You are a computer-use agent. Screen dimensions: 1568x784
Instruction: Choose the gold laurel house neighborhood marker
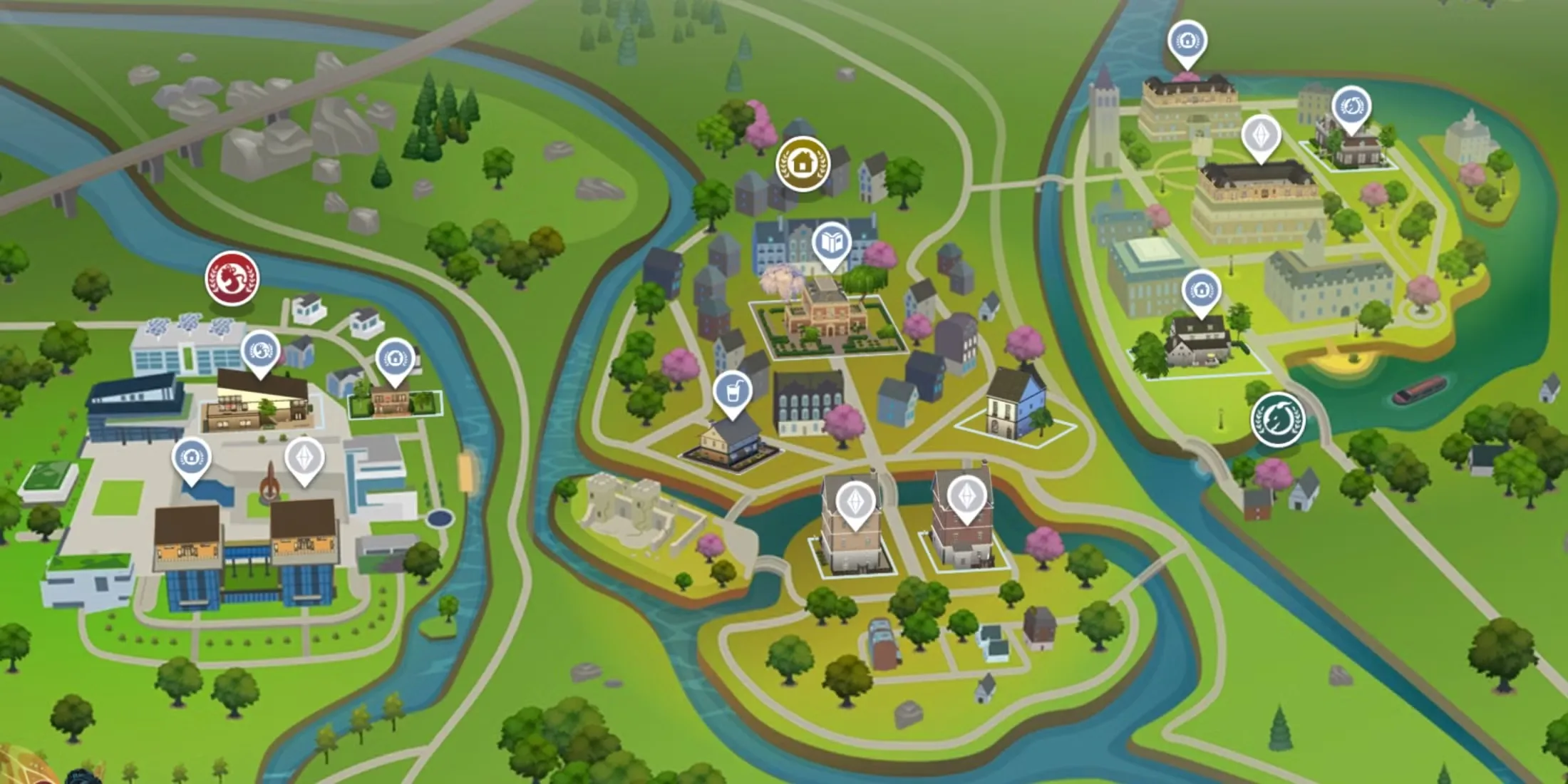point(803,163)
